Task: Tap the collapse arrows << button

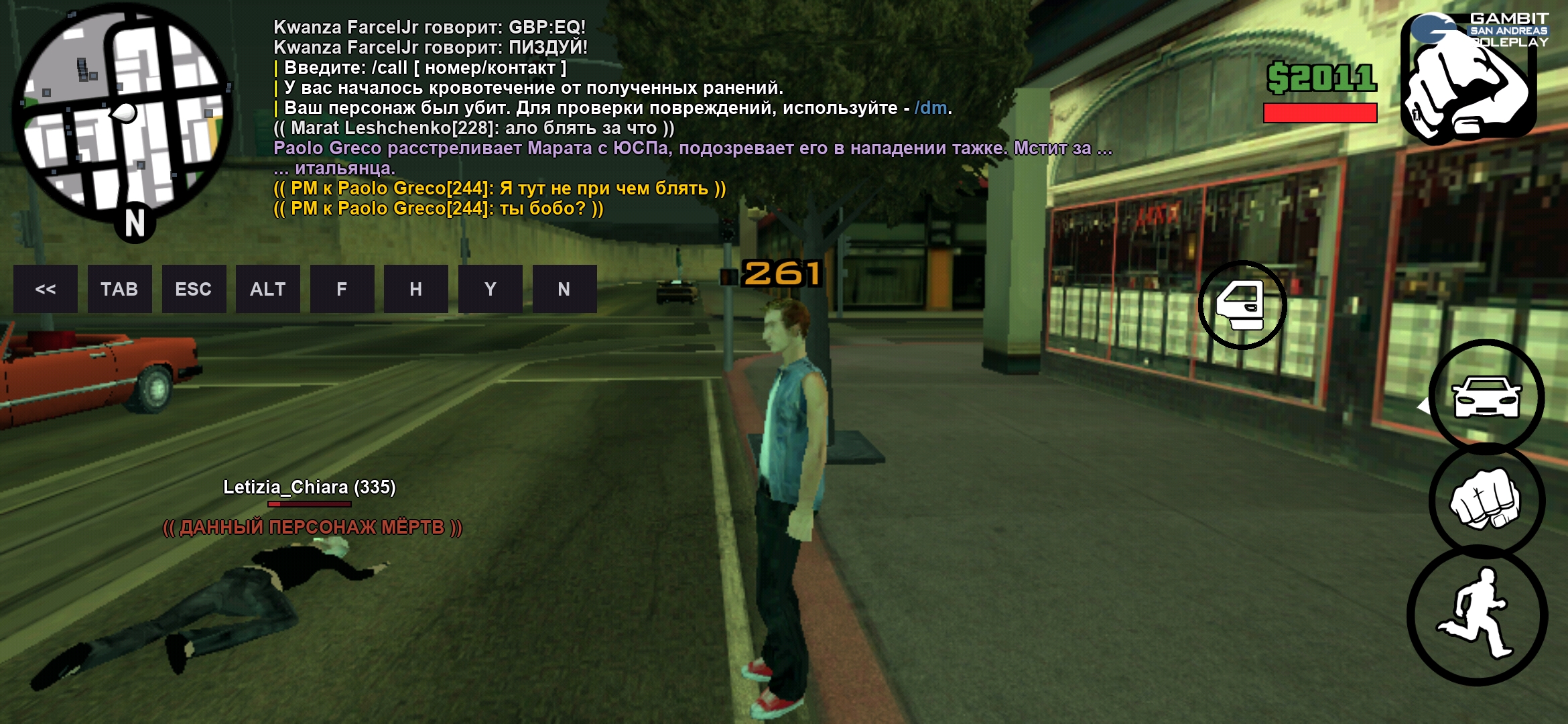Action: click(46, 289)
